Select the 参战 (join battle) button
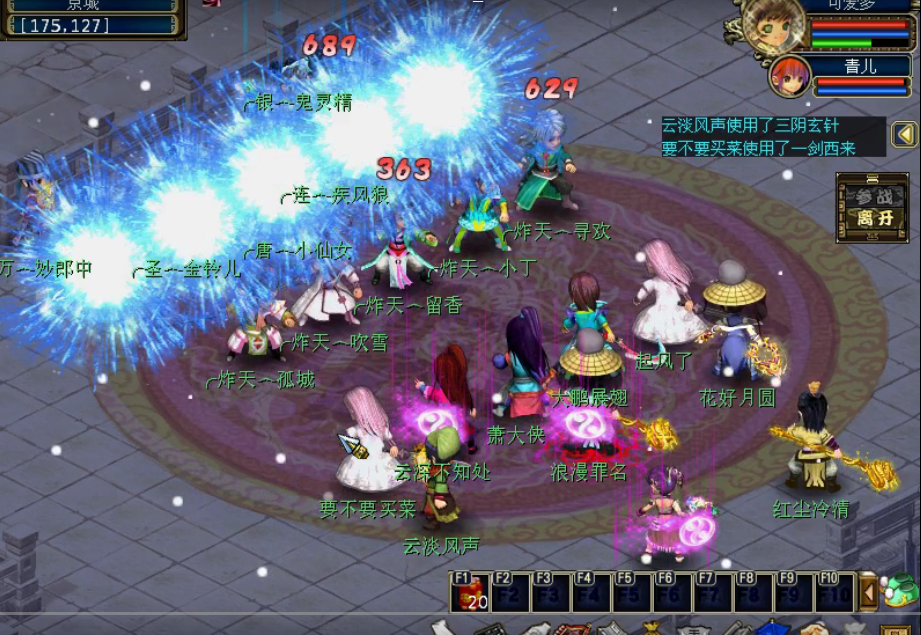This screenshot has height=635, width=921. 866,197
